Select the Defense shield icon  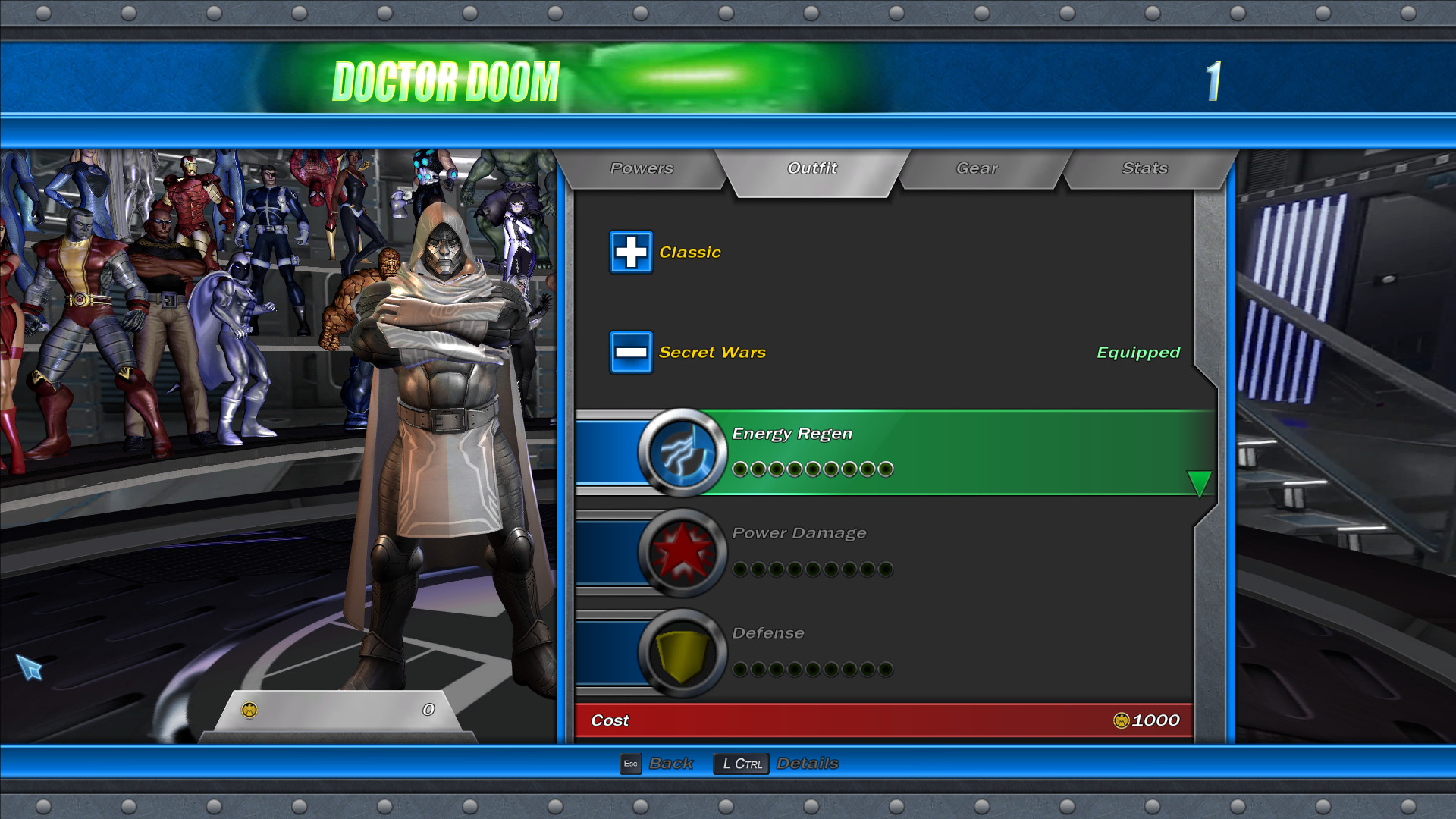tap(681, 654)
